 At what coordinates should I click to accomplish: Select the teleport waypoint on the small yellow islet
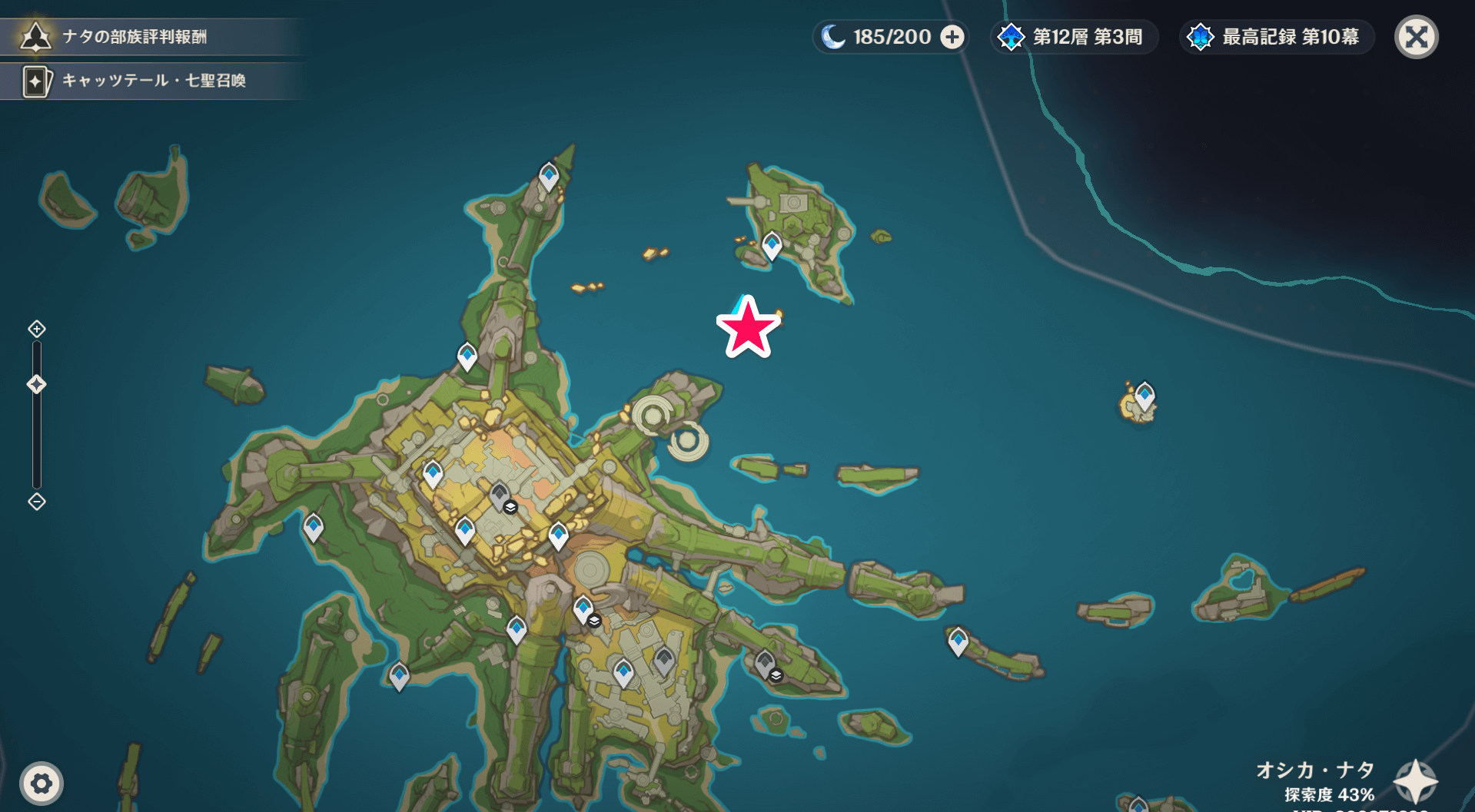pos(1144,396)
